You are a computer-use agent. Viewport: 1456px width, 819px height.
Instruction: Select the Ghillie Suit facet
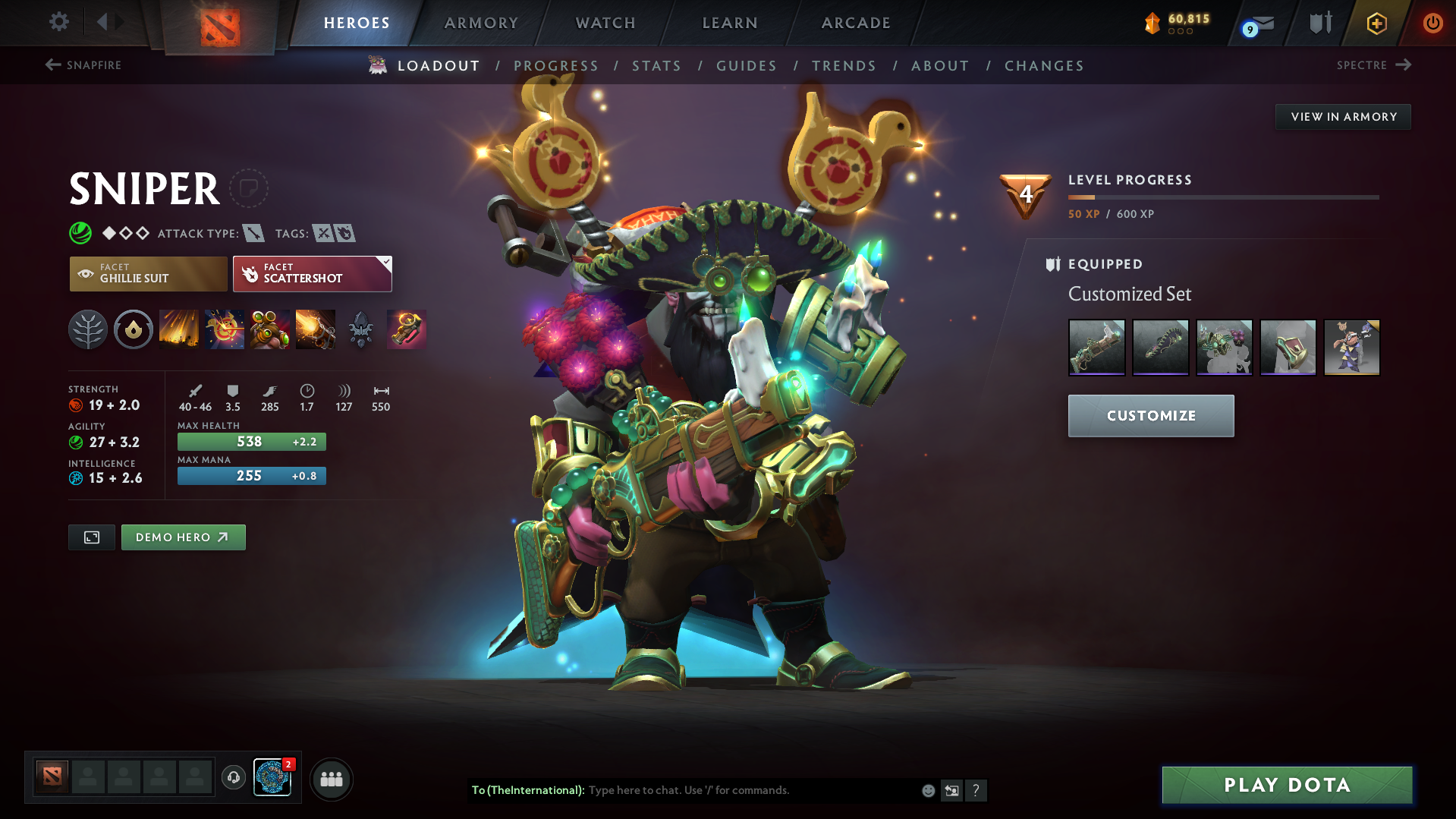(148, 273)
